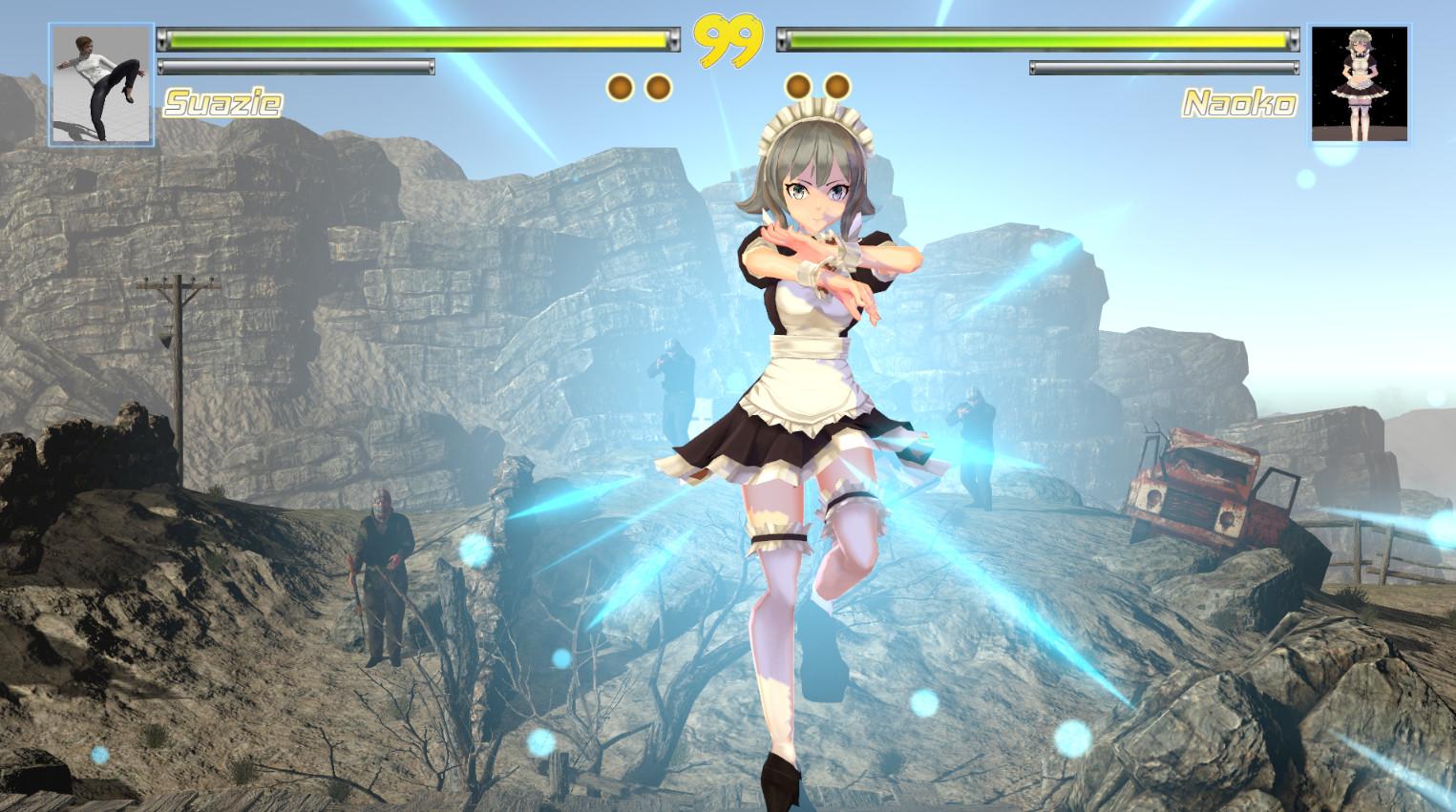The height and width of the screenshot is (812, 1456).
Task: Click the zombie figure near the rocks
Action: tap(382, 563)
